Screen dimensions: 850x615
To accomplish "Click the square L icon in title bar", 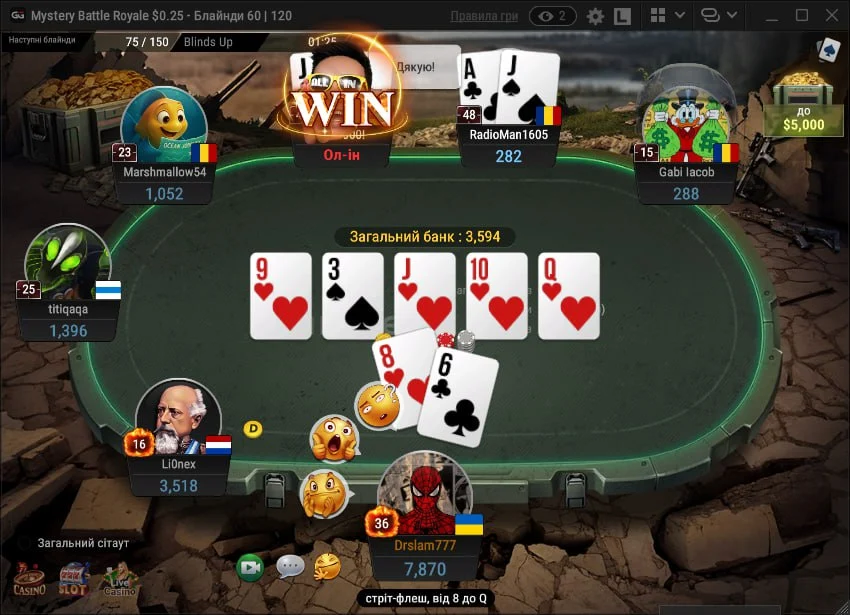I will (622, 16).
